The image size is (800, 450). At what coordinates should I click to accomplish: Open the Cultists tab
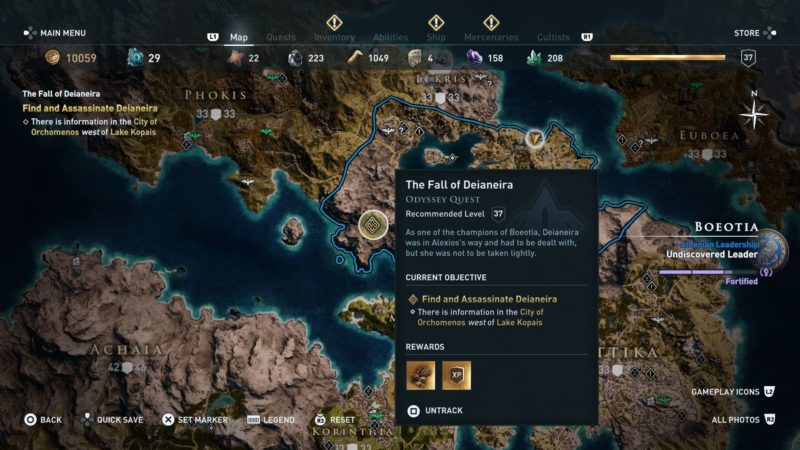(553, 38)
